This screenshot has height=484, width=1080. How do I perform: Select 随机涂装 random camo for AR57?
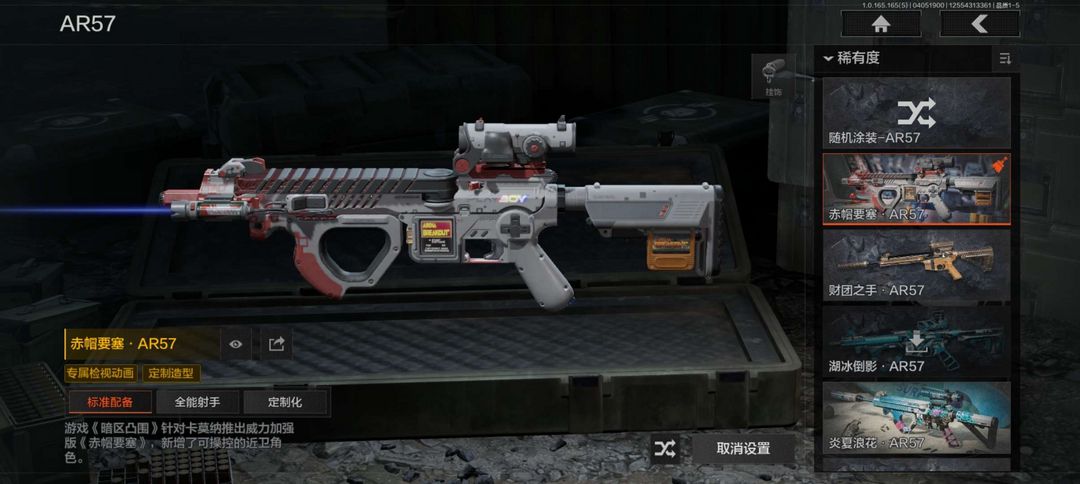(916, 112)
